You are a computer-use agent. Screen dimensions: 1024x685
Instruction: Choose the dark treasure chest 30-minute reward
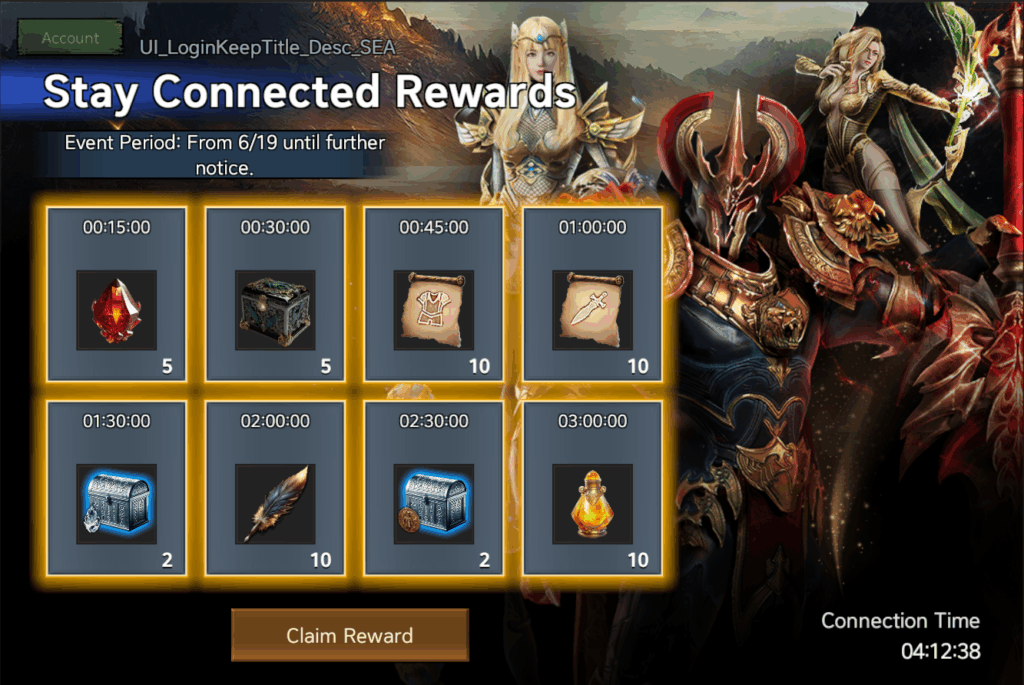tap(275, 309)
